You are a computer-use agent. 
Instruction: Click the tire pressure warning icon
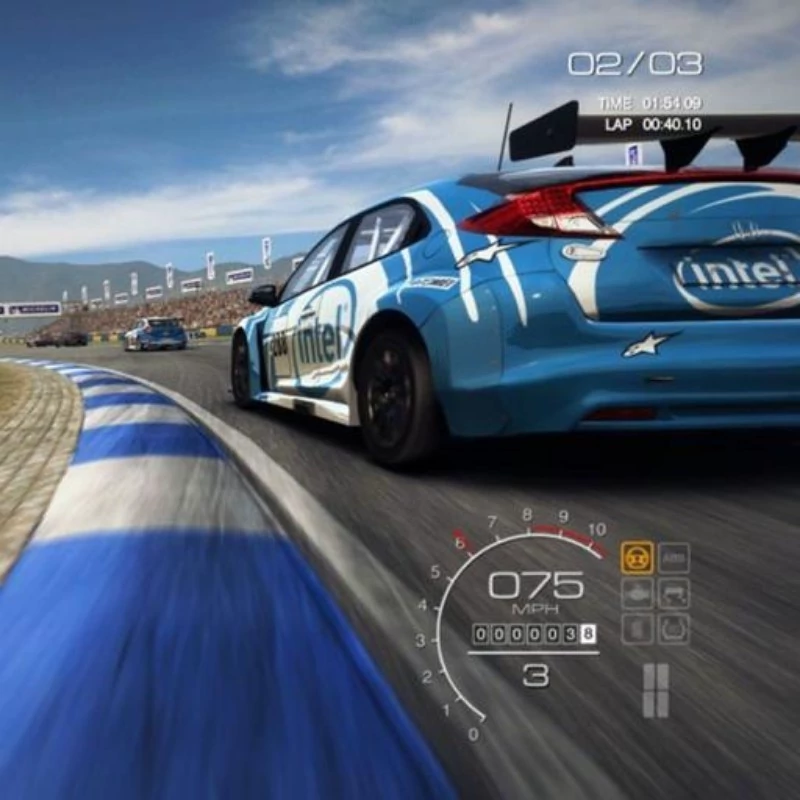tap(674, 629)
